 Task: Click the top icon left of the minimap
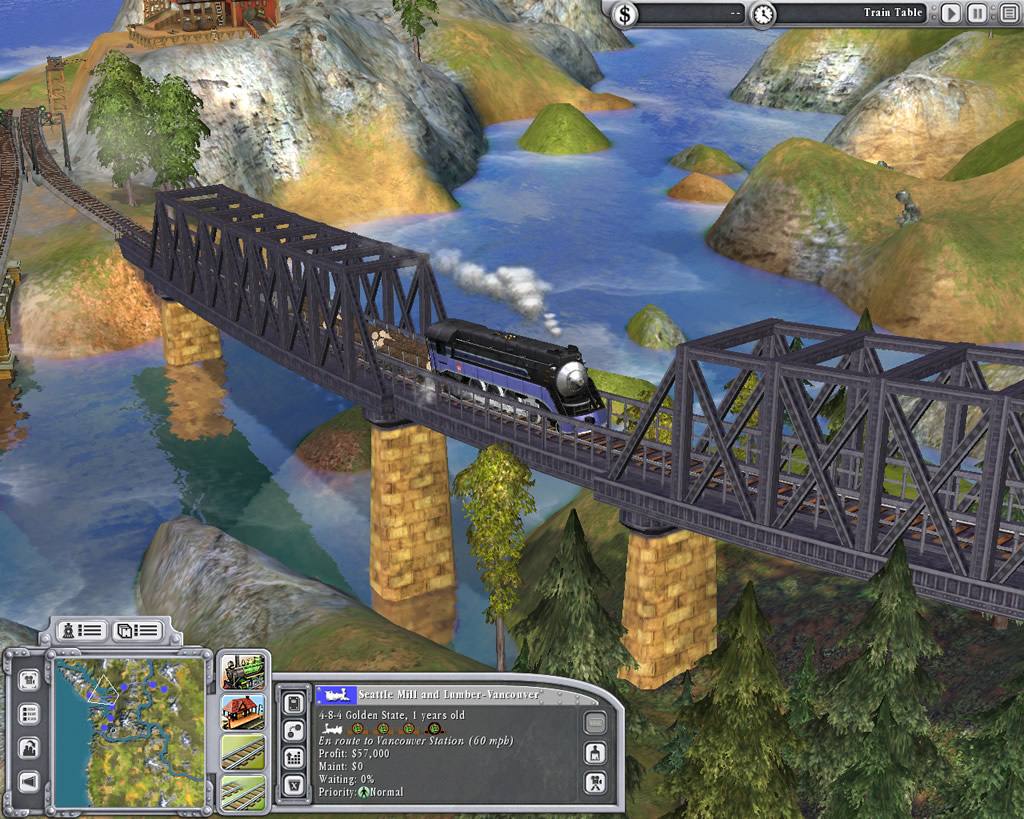[30, 680]
